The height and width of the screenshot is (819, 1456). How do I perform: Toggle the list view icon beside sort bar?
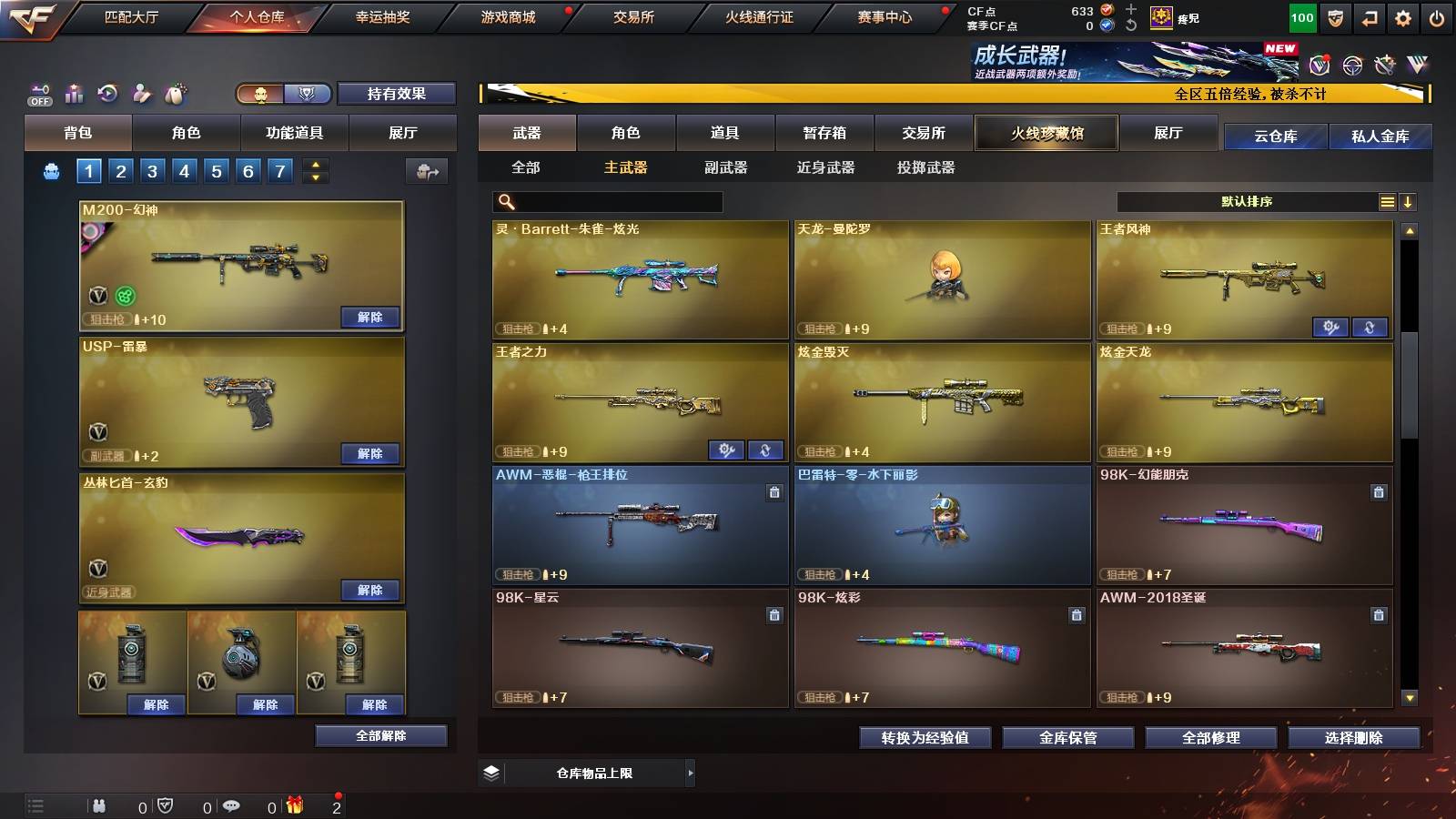tap(1387, 201)
